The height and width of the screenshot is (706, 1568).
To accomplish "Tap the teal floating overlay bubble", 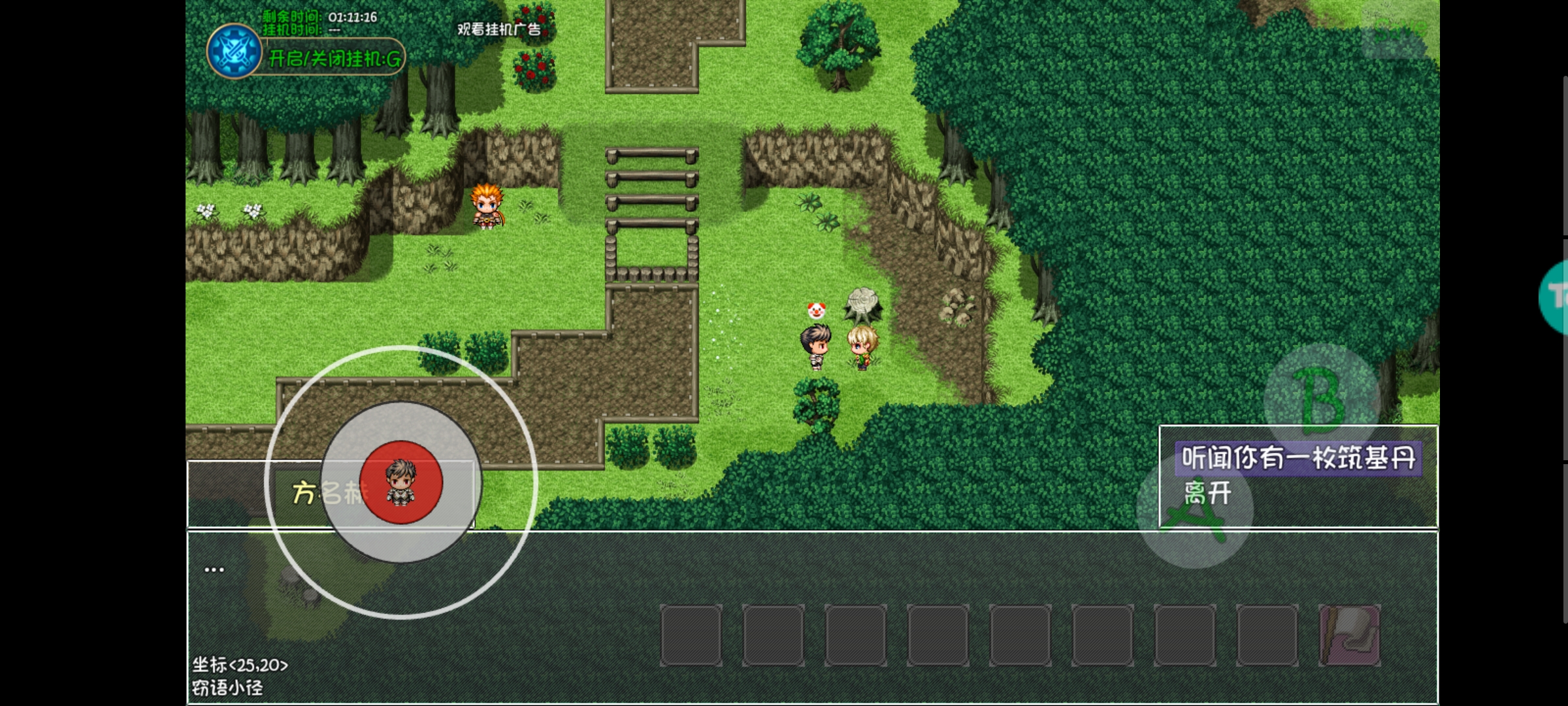I will click(x=1555, y=297).
